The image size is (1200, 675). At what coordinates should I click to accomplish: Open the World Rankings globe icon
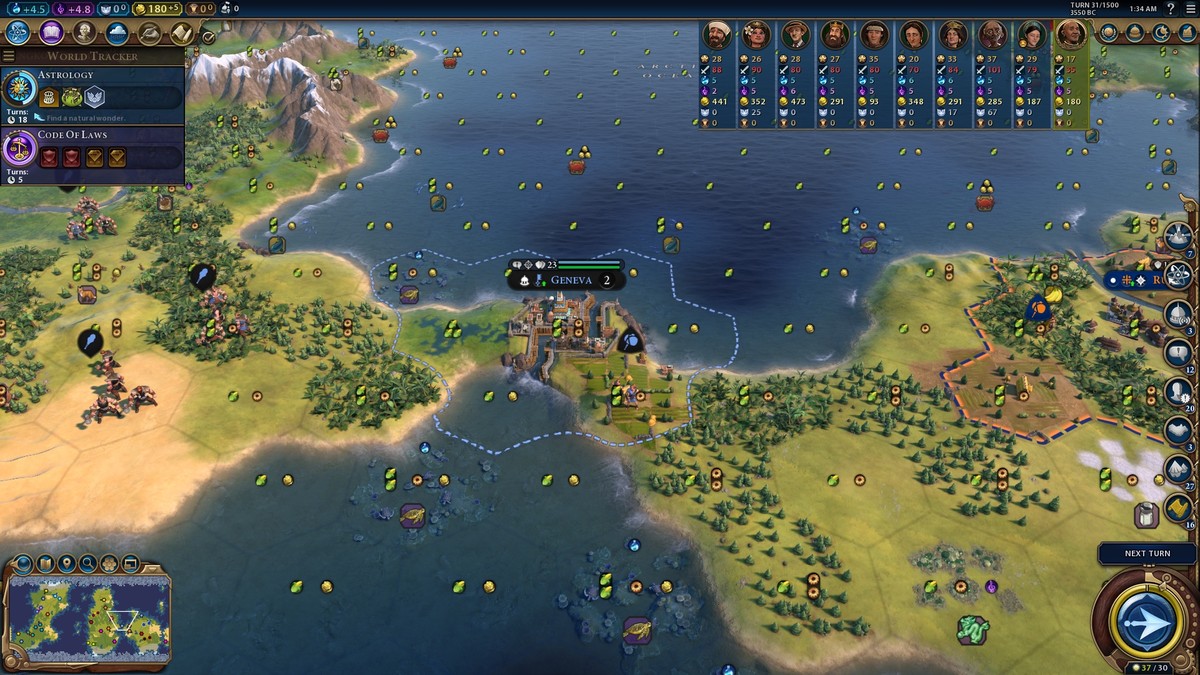(x=1109, y=32)
